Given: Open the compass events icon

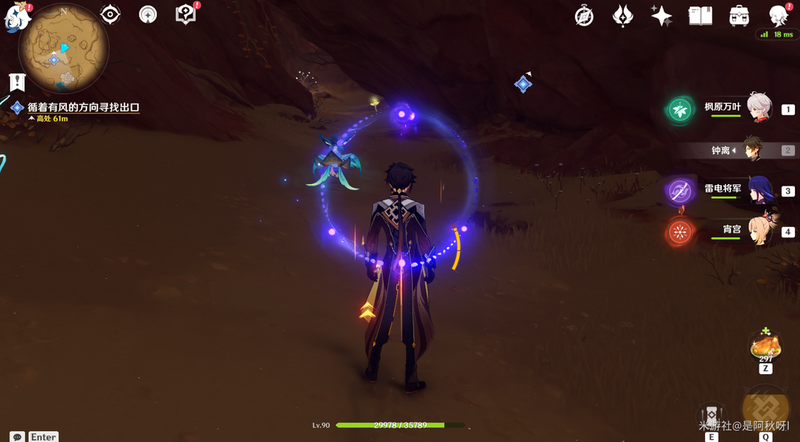Looking at the screenshot, I should 586,15.
